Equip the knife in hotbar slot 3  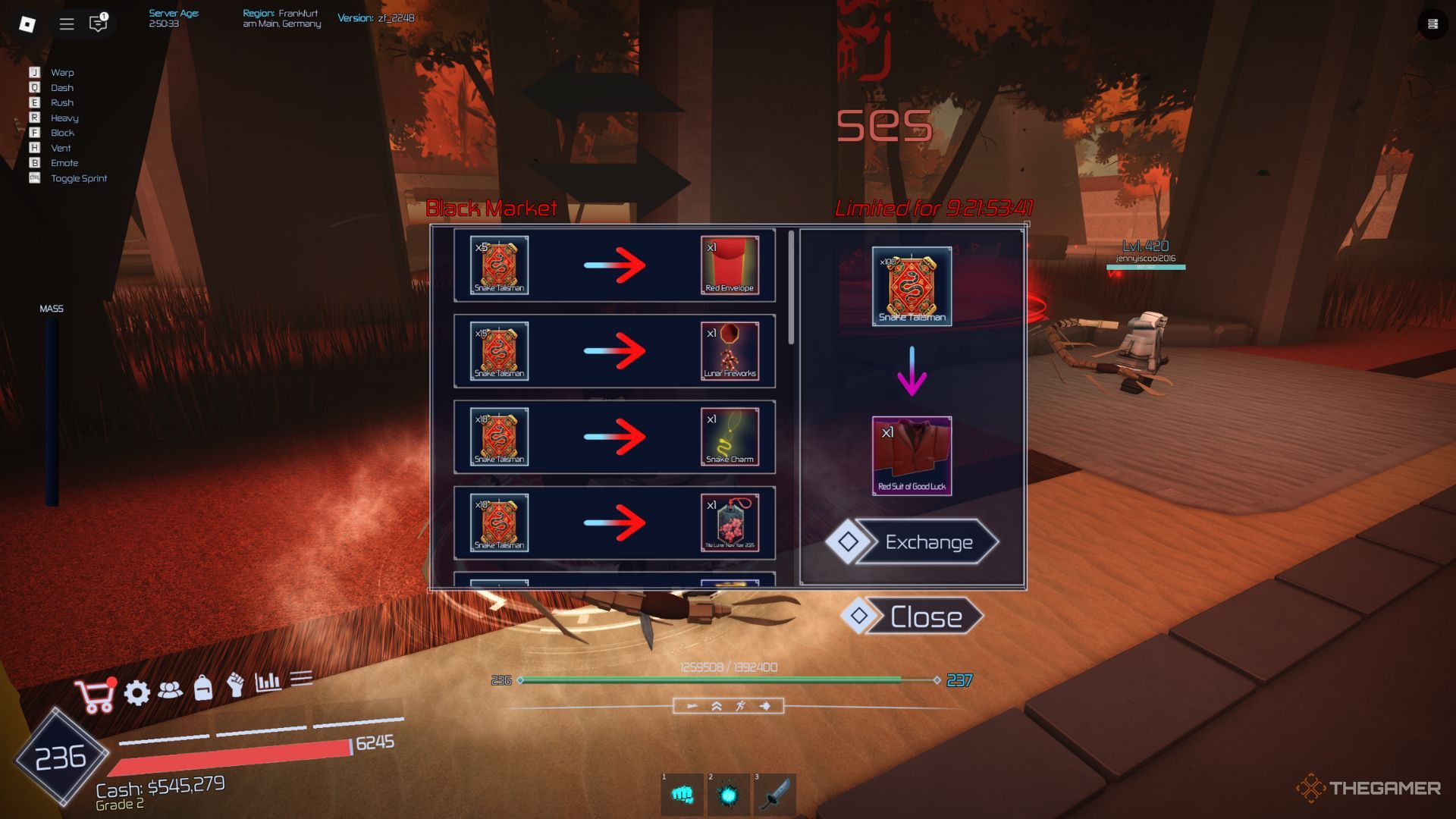click(x=774, y=795)
